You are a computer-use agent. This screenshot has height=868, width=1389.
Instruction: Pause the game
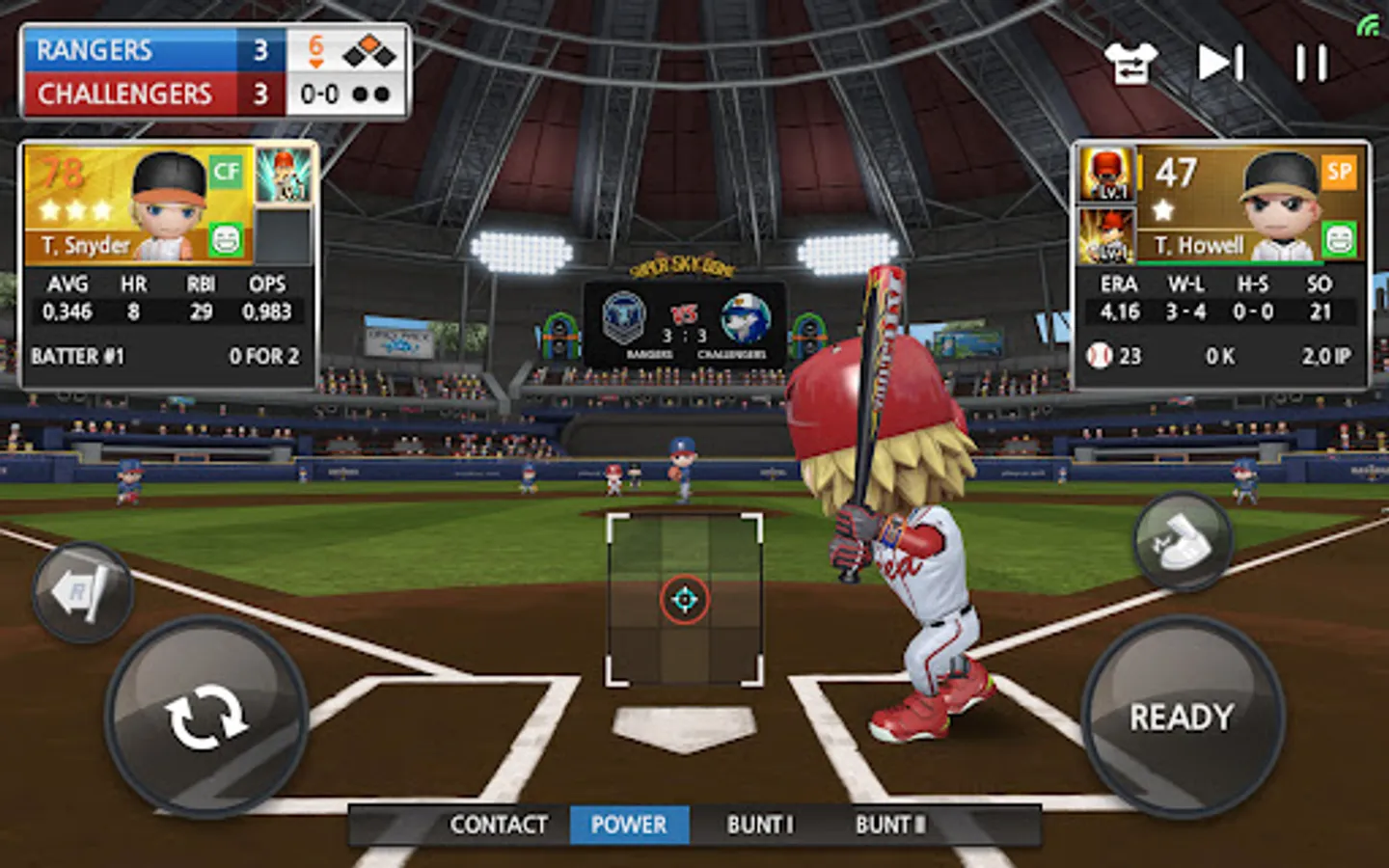pos(1311,64)
